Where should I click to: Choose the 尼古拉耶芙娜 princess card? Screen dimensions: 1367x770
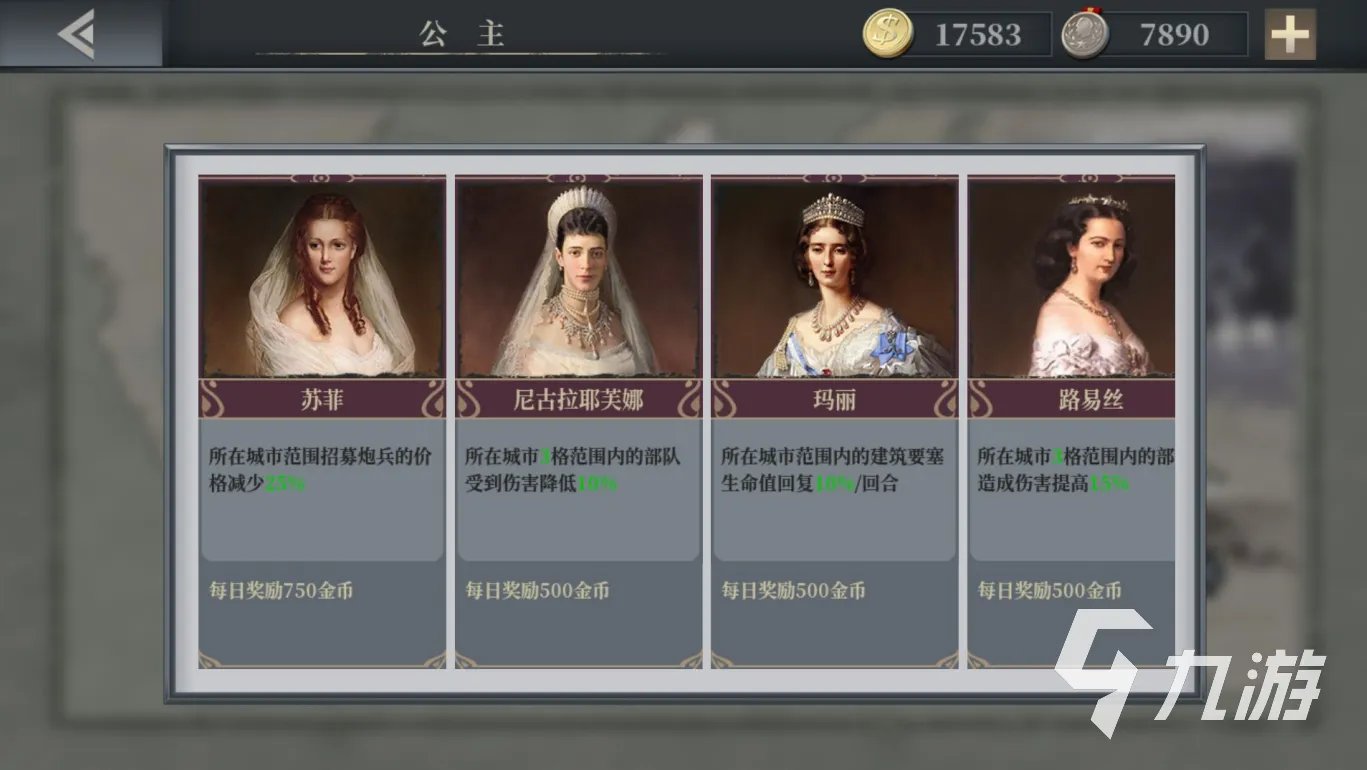[578, 420]
